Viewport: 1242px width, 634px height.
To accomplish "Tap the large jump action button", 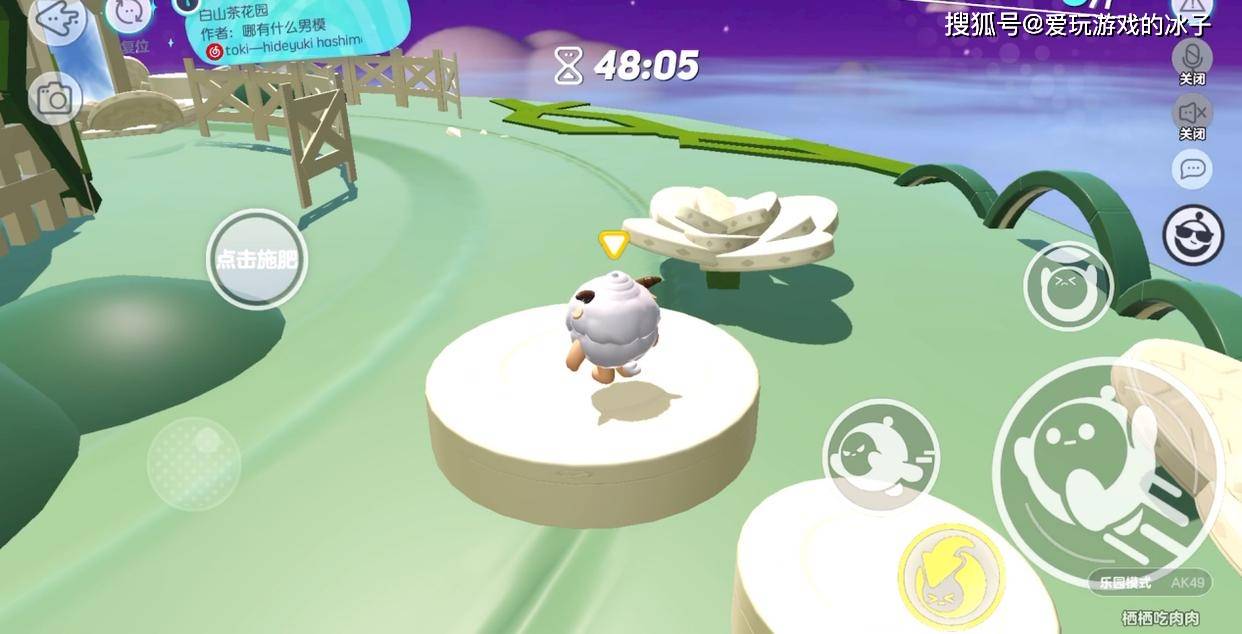I will 1107,471.
